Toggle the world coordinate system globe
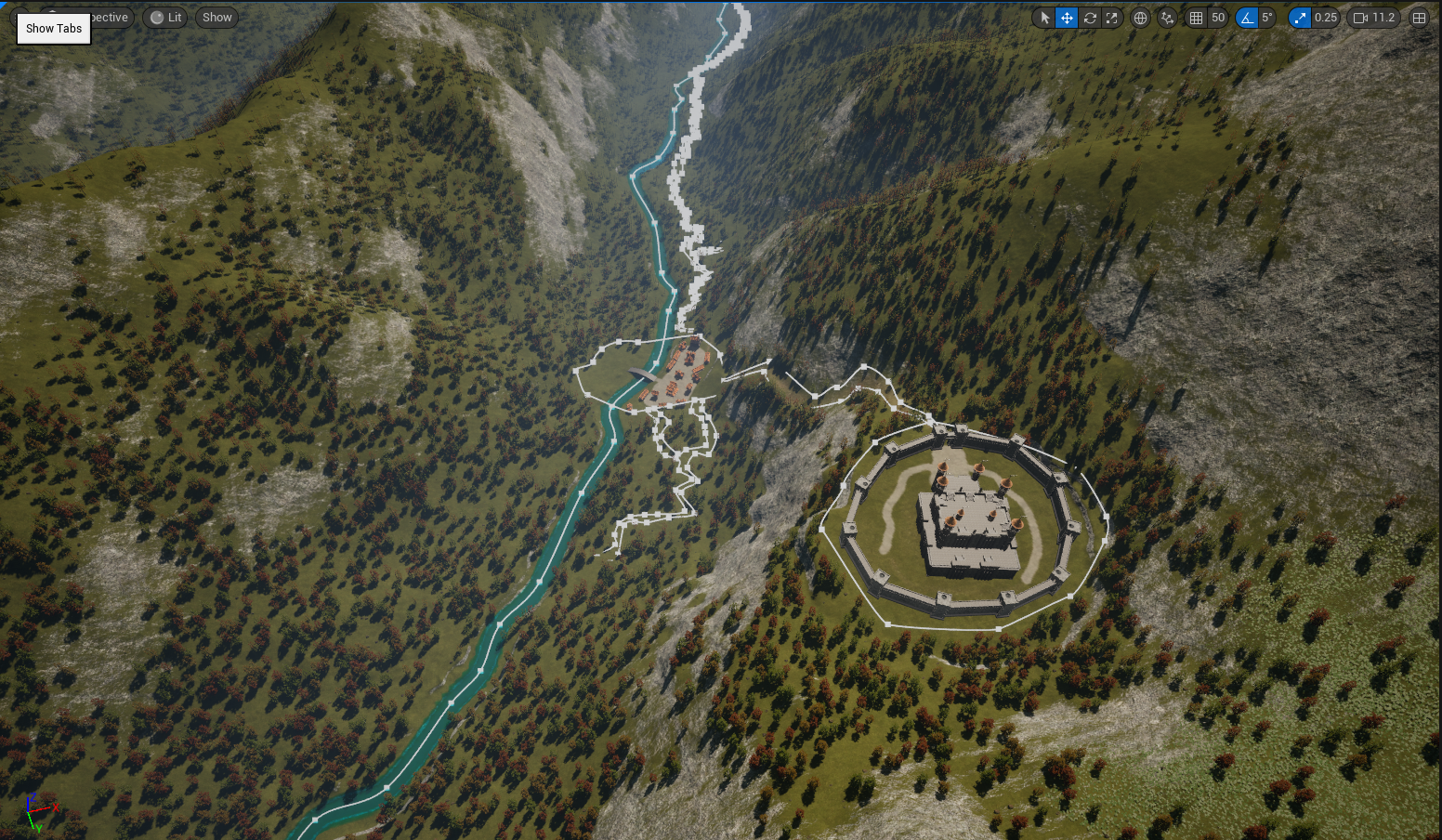 [x=1140, y=18]
